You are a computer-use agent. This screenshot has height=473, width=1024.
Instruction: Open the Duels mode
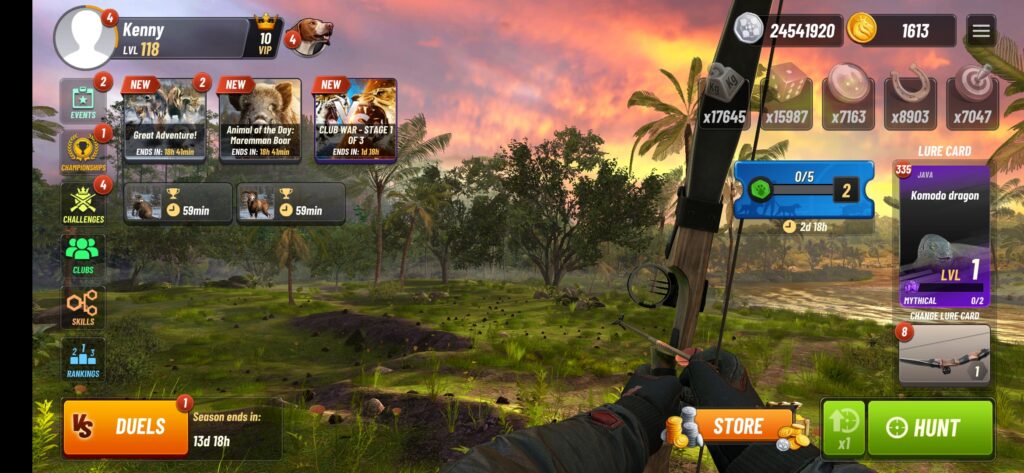click(x=126, y=427)
